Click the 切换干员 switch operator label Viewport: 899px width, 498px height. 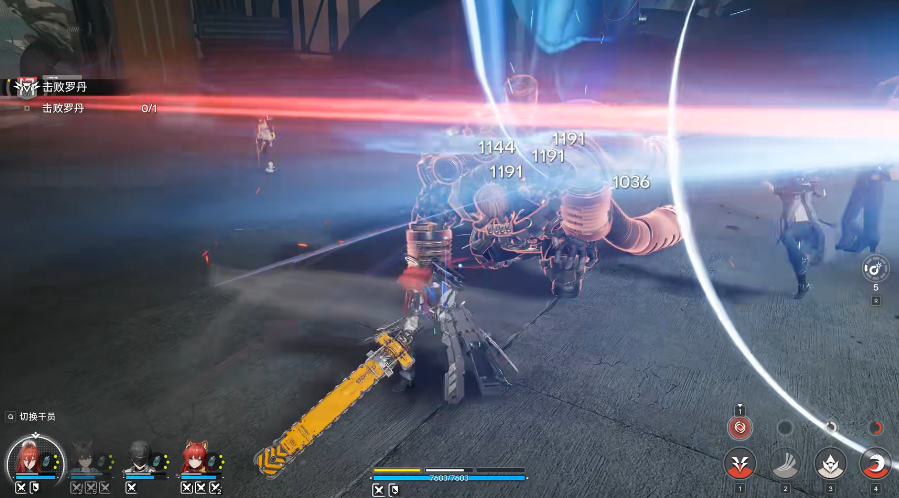38,416
